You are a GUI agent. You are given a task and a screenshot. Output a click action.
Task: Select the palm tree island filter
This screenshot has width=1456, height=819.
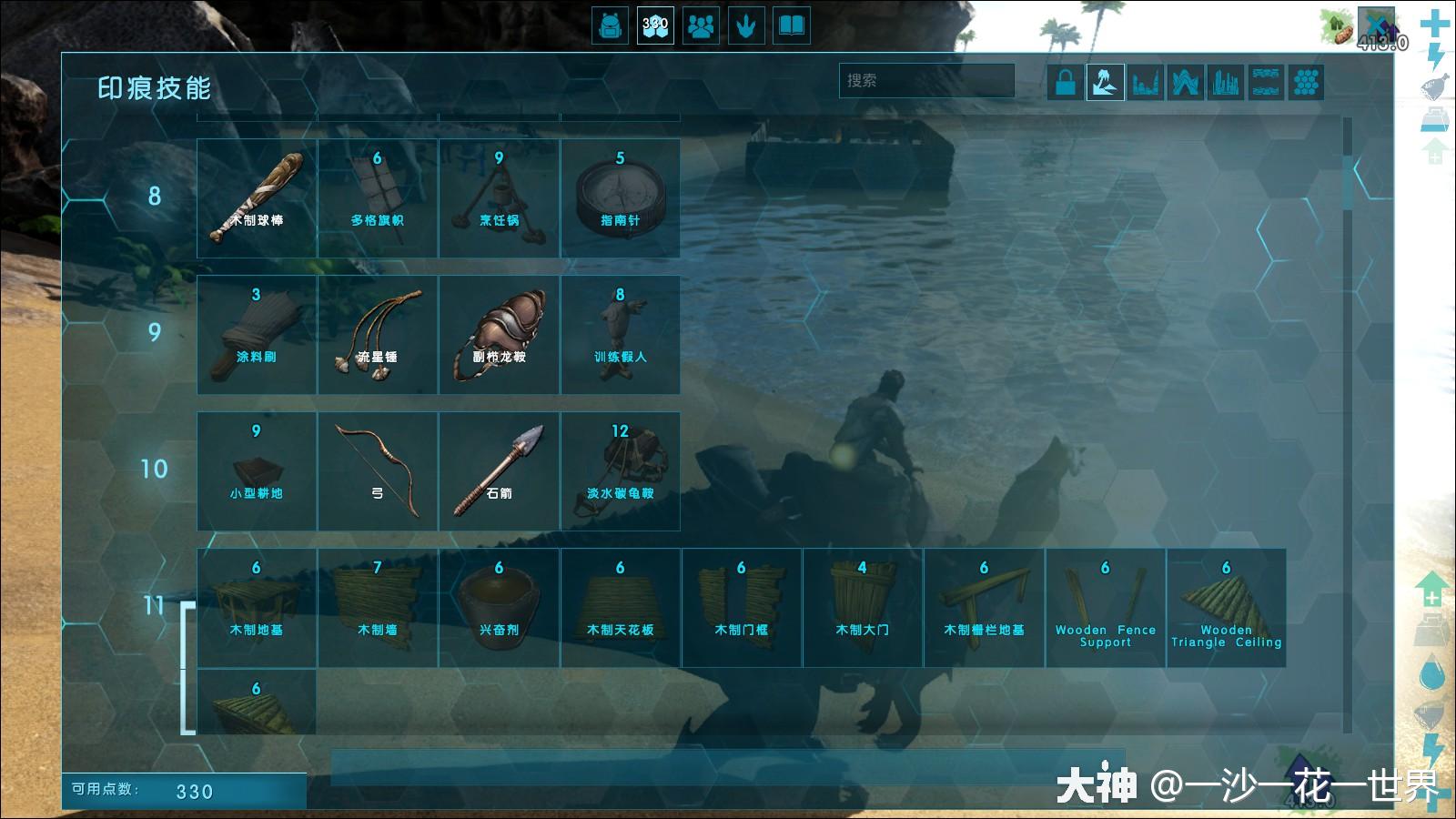click(1106, 83)
